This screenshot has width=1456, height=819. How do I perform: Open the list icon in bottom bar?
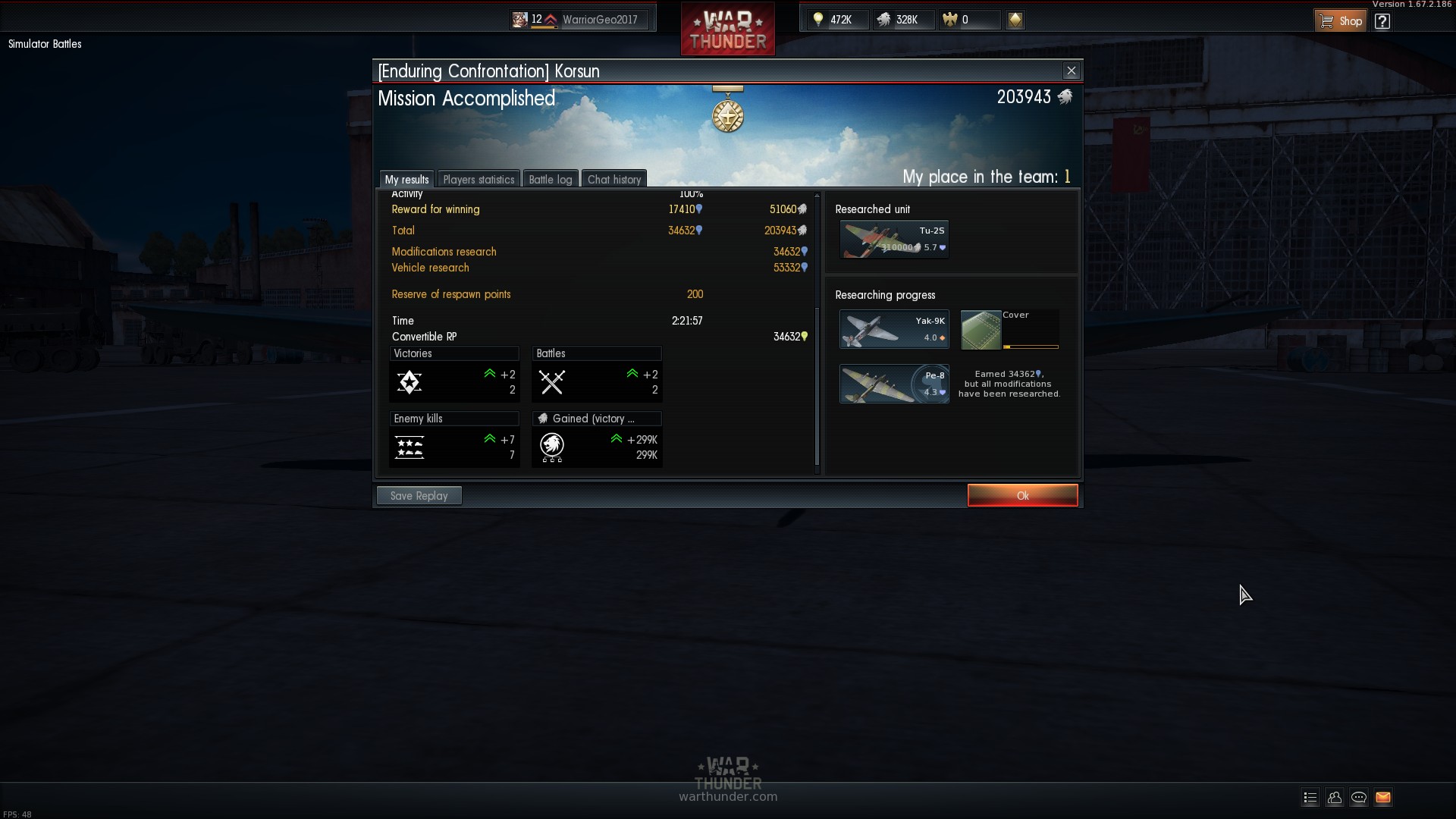click(1310, 797)
